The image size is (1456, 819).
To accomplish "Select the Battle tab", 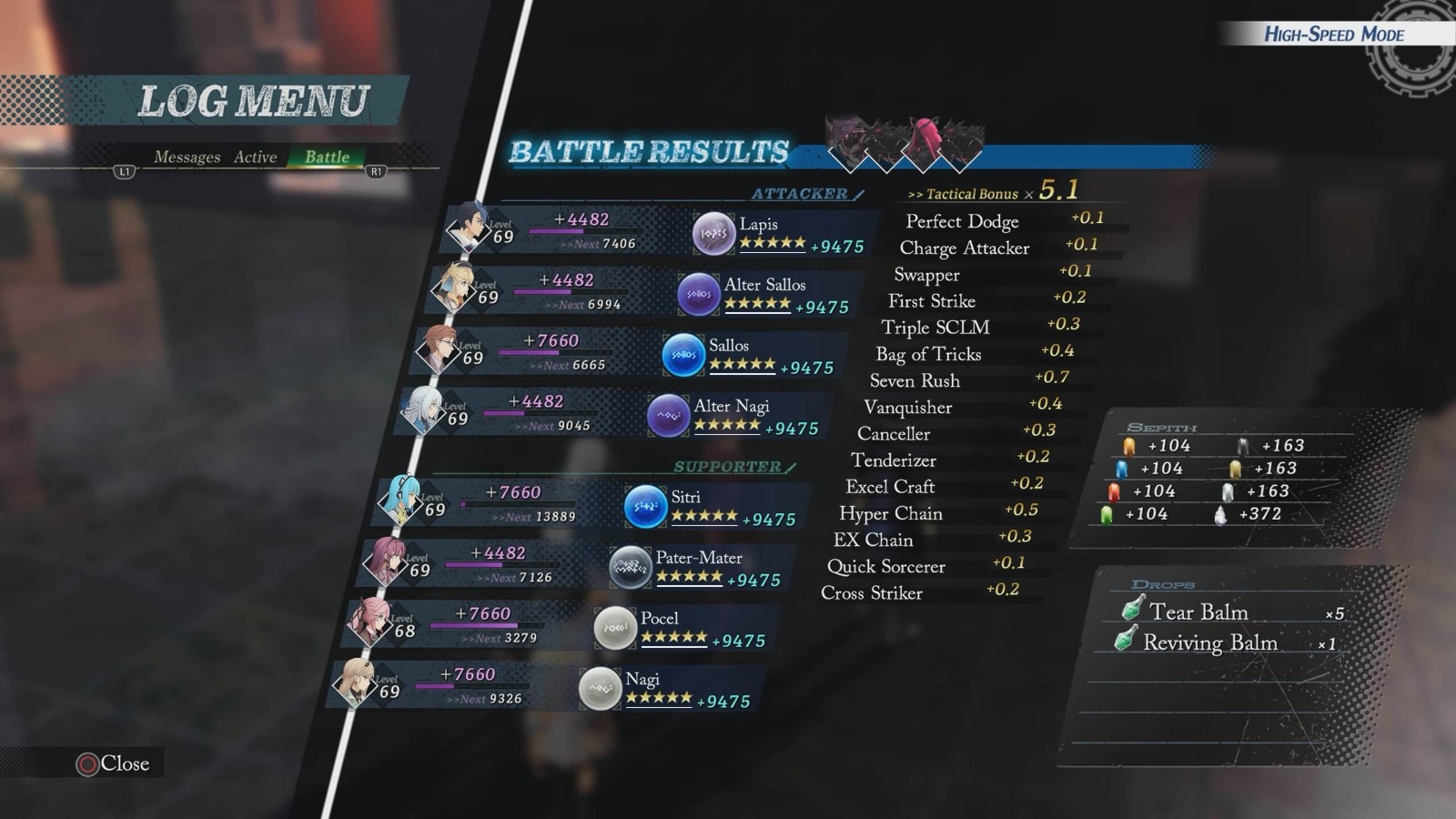I will (325, 157).
